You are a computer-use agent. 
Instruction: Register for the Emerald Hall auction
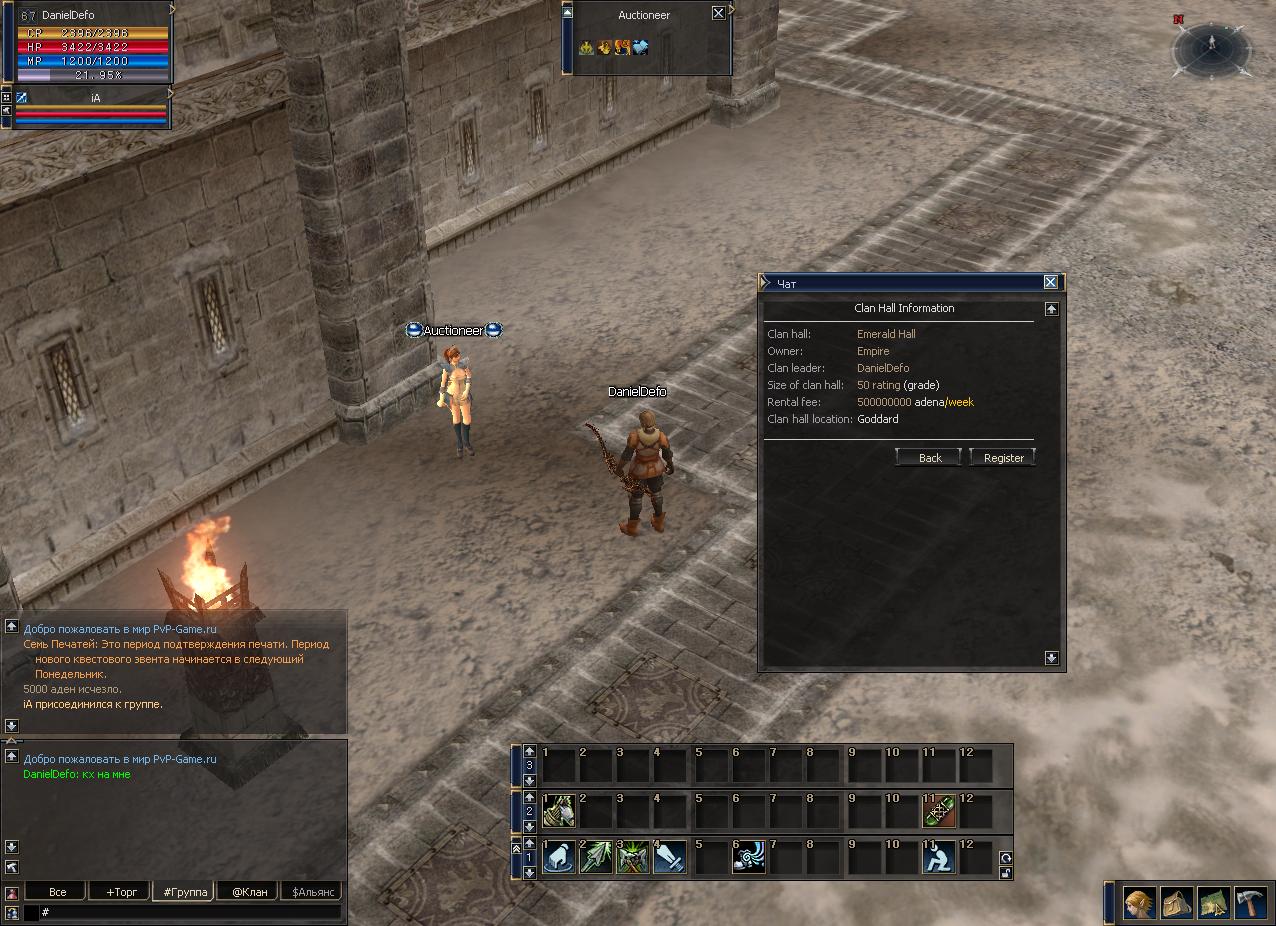1003,458
